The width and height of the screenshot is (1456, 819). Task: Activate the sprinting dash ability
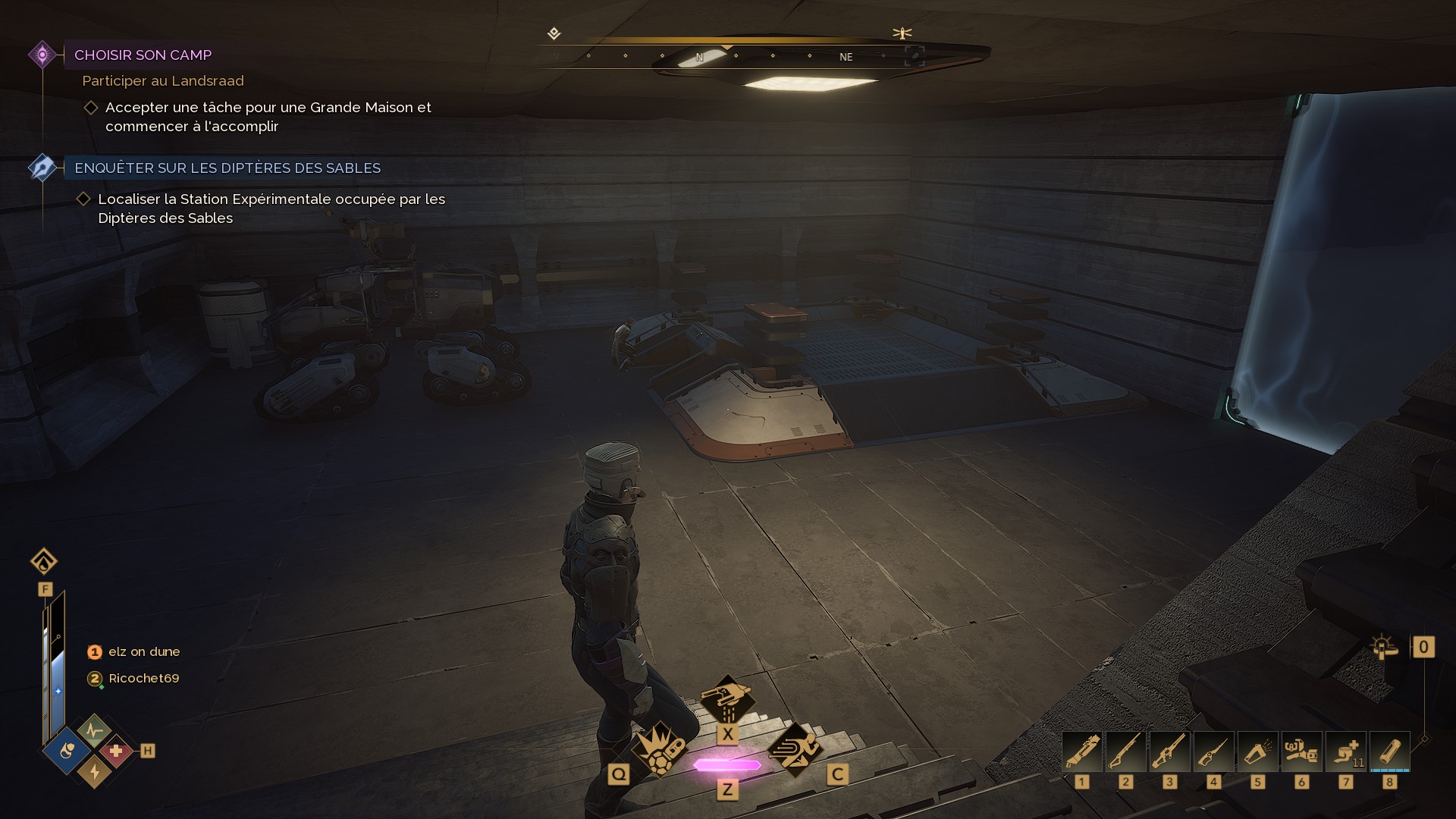(794, 748)
